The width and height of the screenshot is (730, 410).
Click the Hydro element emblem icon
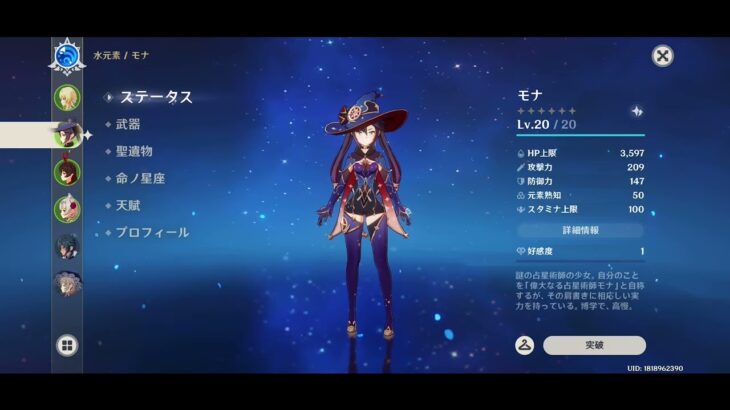click(67, 57)
